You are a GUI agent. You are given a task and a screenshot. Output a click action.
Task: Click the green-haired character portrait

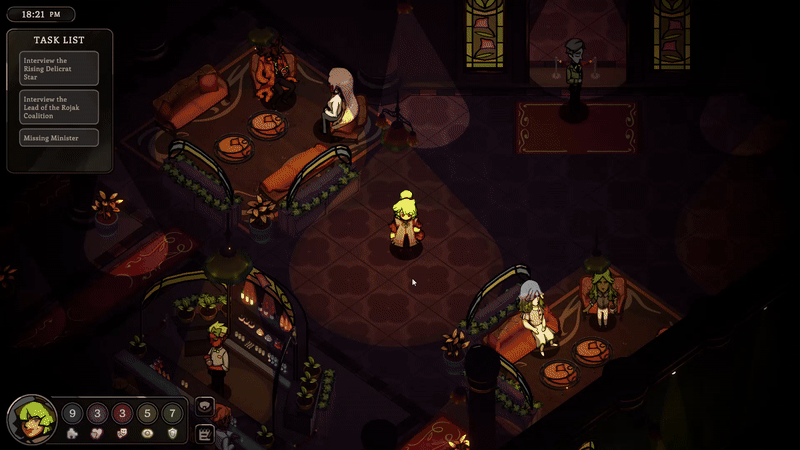(x=31, y=421)
